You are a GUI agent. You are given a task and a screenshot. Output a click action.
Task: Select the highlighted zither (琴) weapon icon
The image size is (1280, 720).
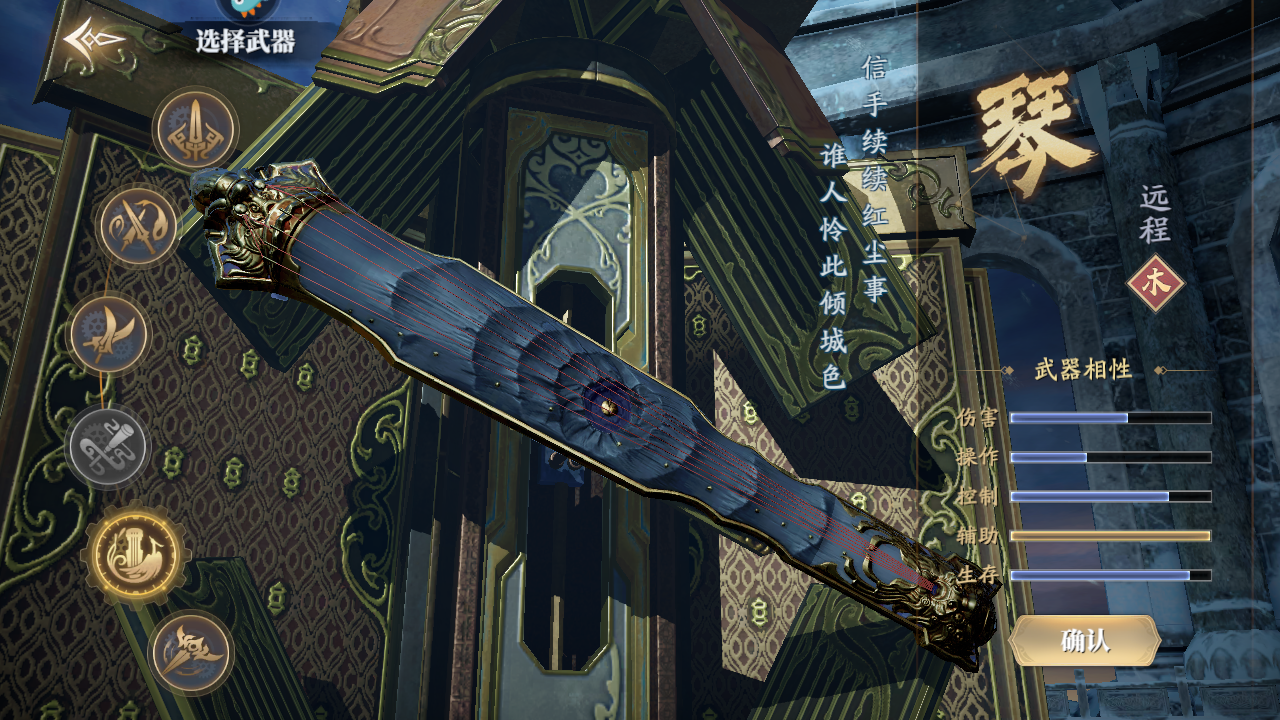(x=134, y=554)
